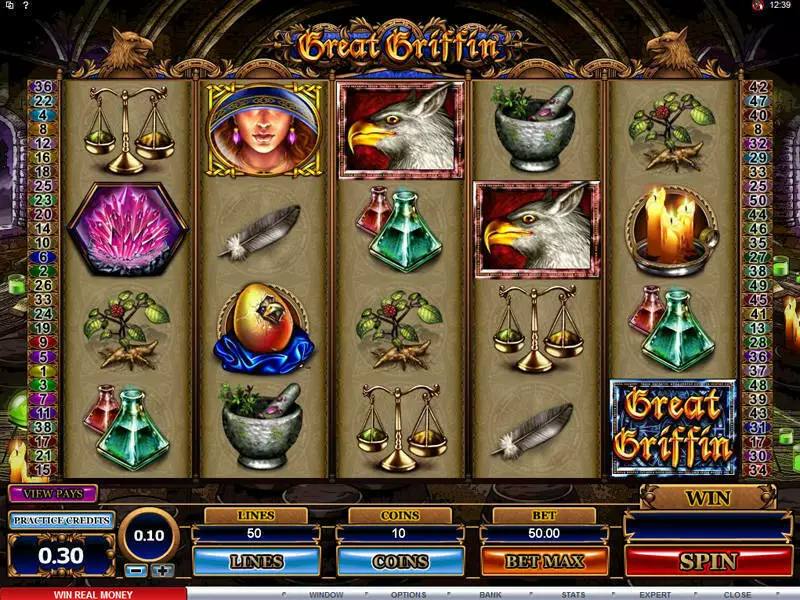Increase coin size with the plus button
This screenshot has height=600, width=800.
163,570
